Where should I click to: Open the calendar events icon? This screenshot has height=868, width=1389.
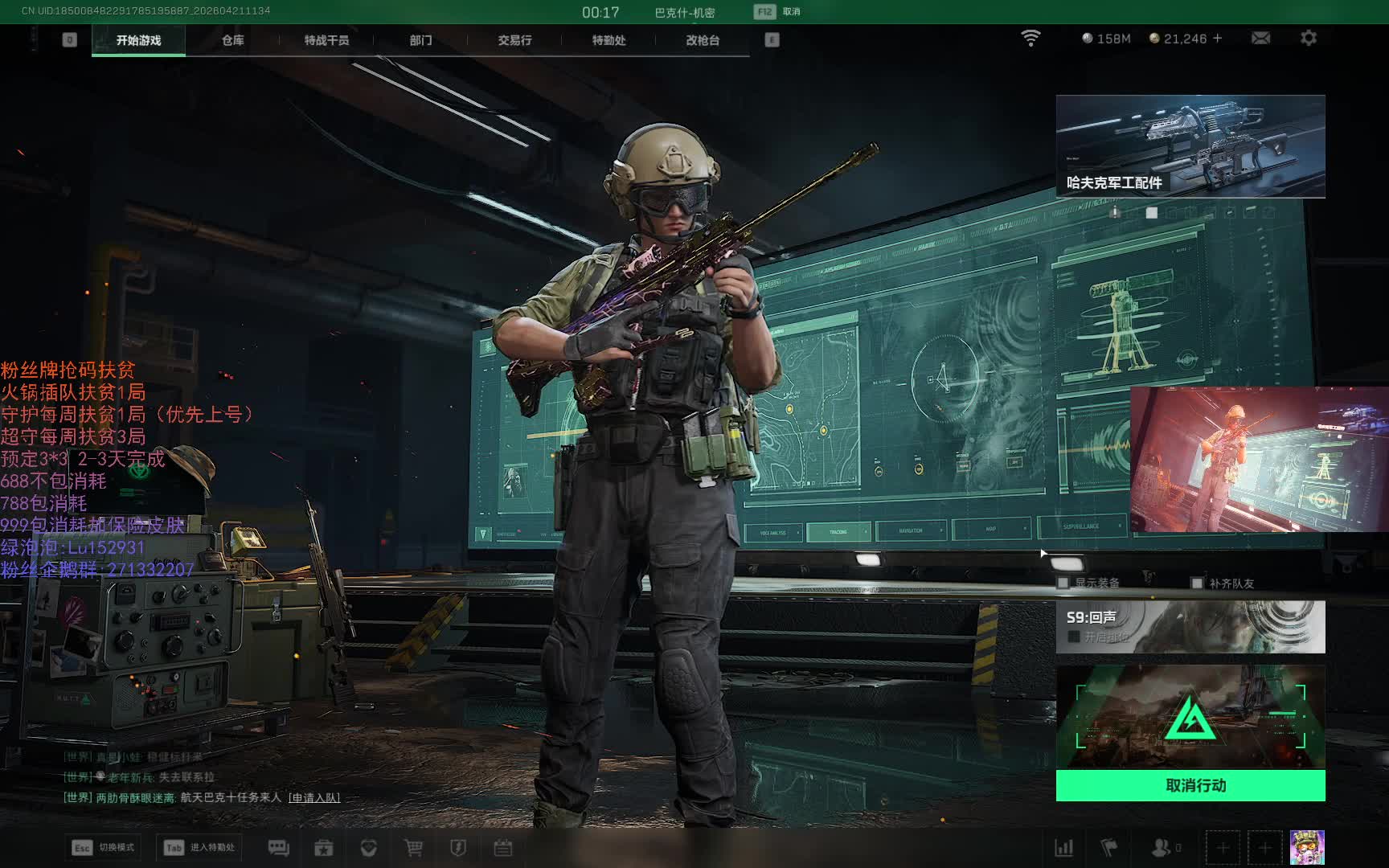point(503,848)
